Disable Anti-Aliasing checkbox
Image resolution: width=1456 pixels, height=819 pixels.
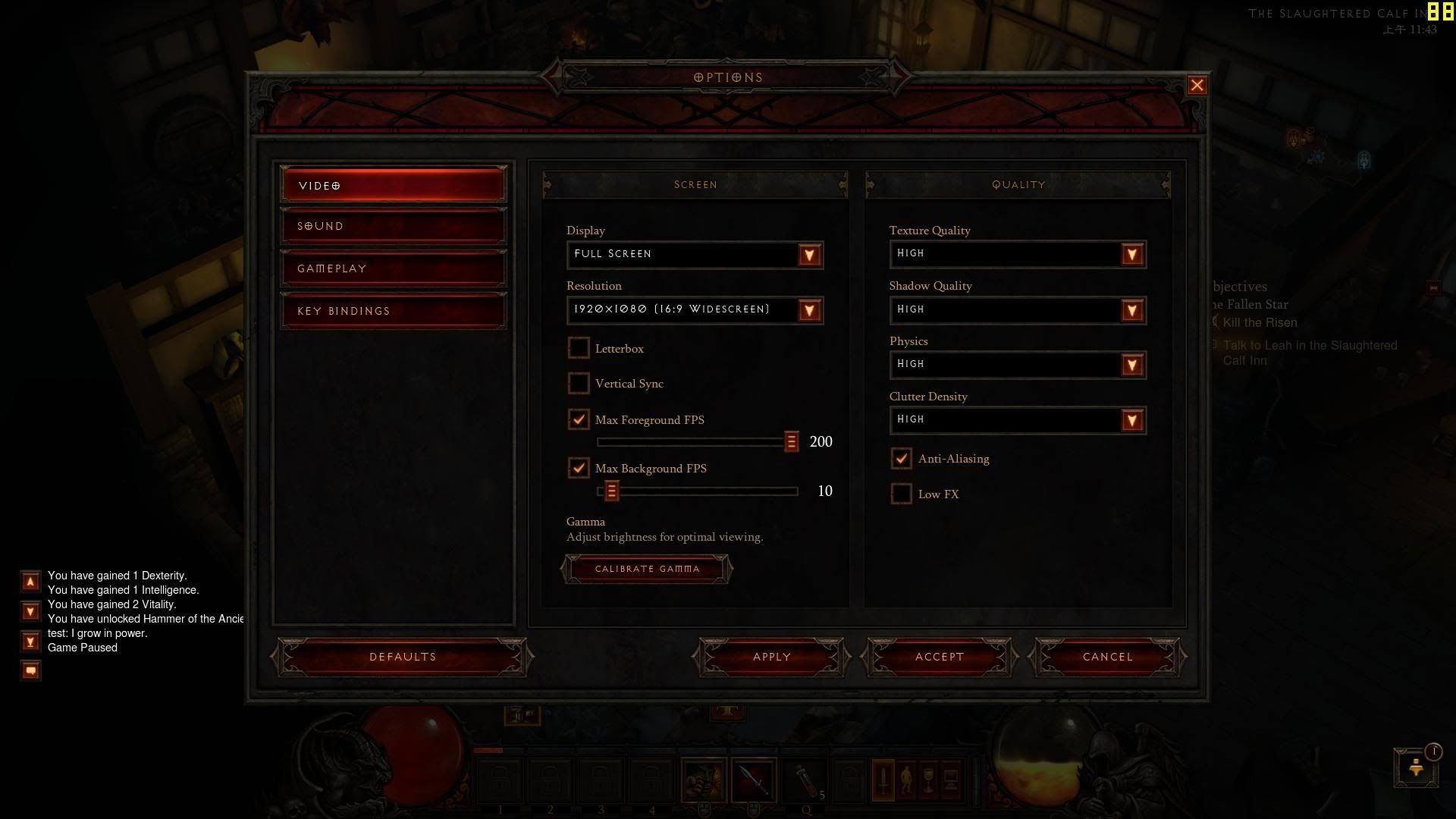pyautogui.click(x=901, y=458)
